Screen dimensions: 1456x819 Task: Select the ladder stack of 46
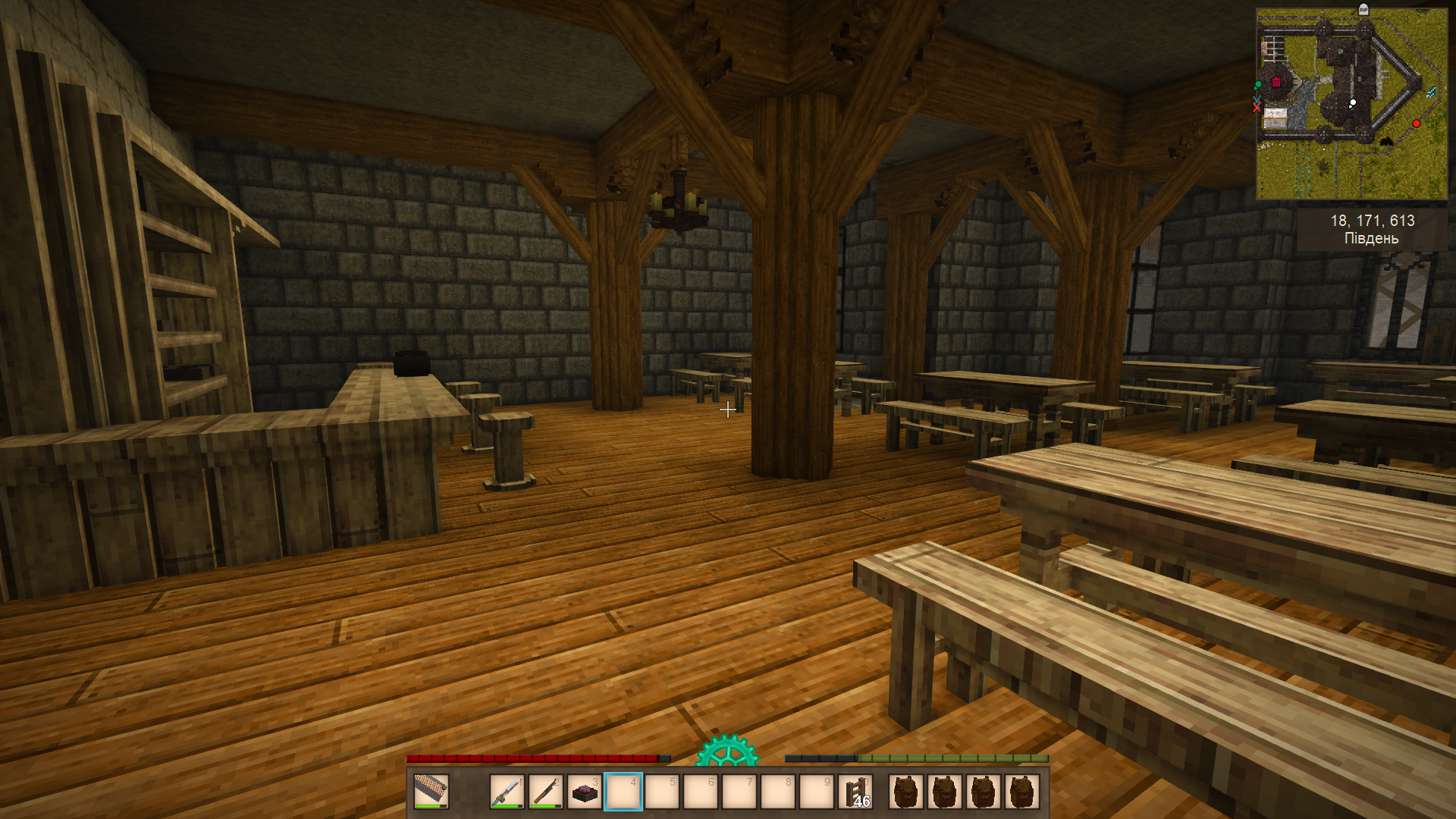[x=855, y=792]
